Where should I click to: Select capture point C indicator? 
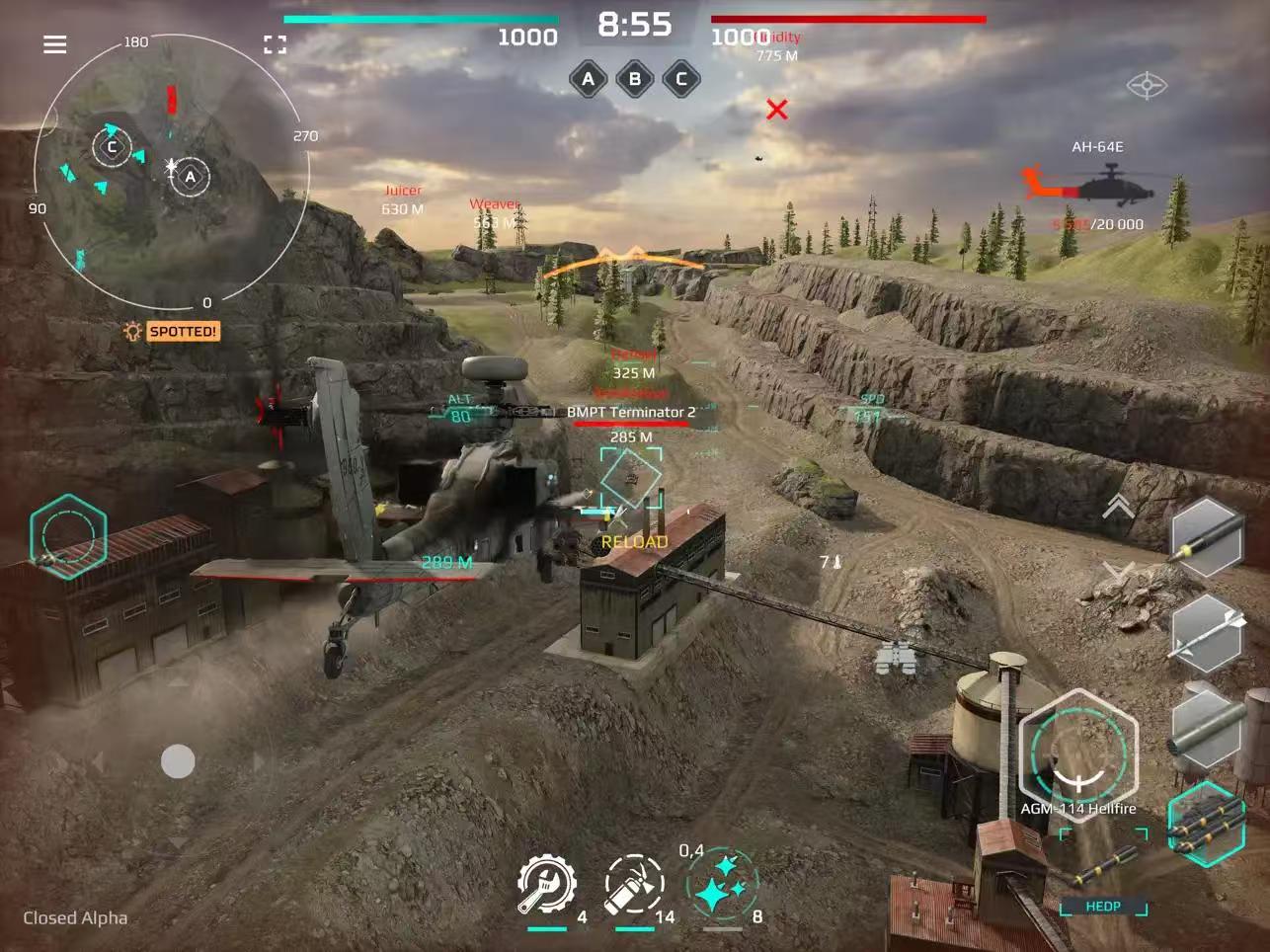(681, 79)
